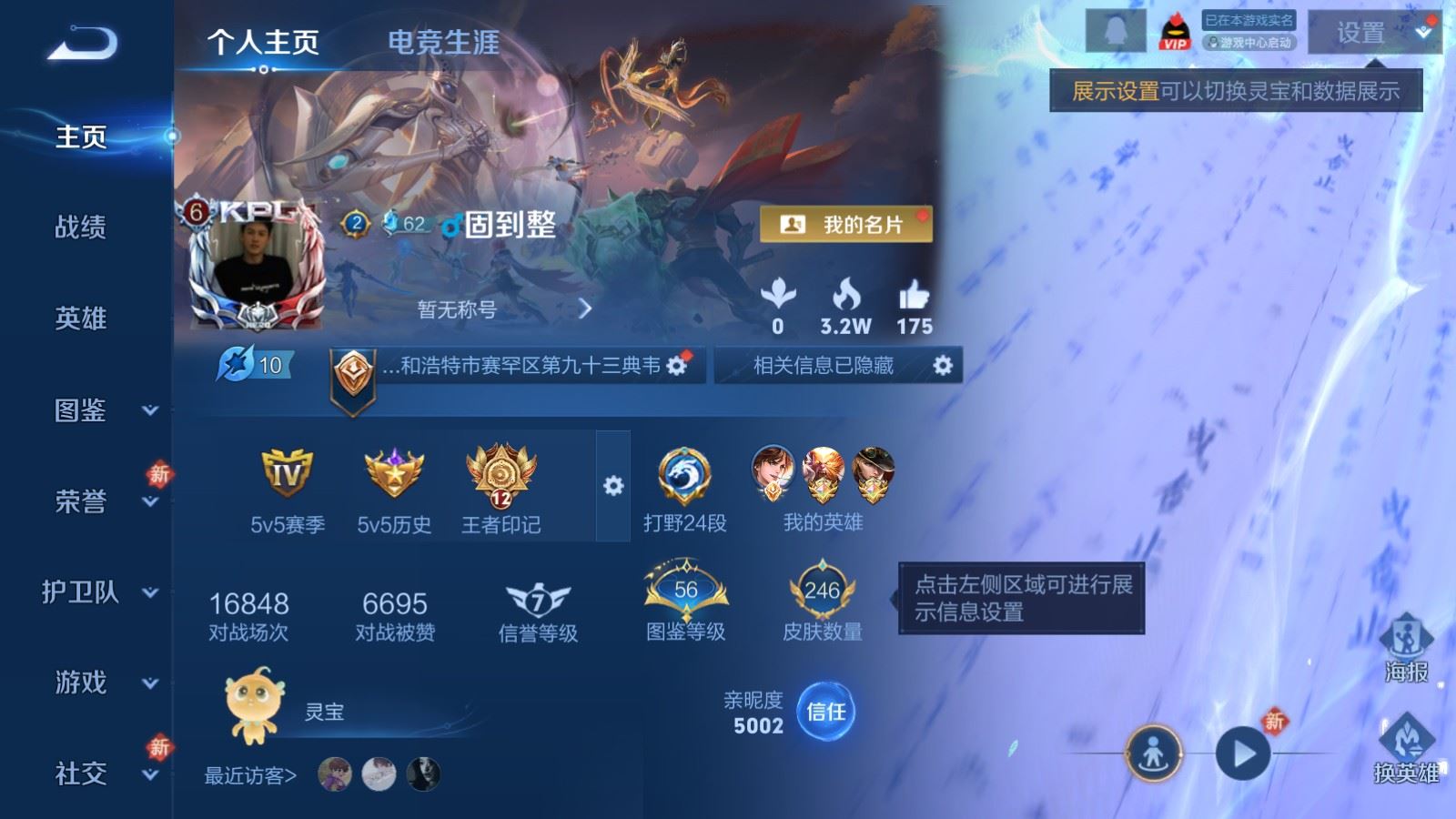Image resolution: width=1456 pixels, height=819 pixels.
Task: Toggle the gear on 相关信息已隐藏 bar
Action: [945, 366]
